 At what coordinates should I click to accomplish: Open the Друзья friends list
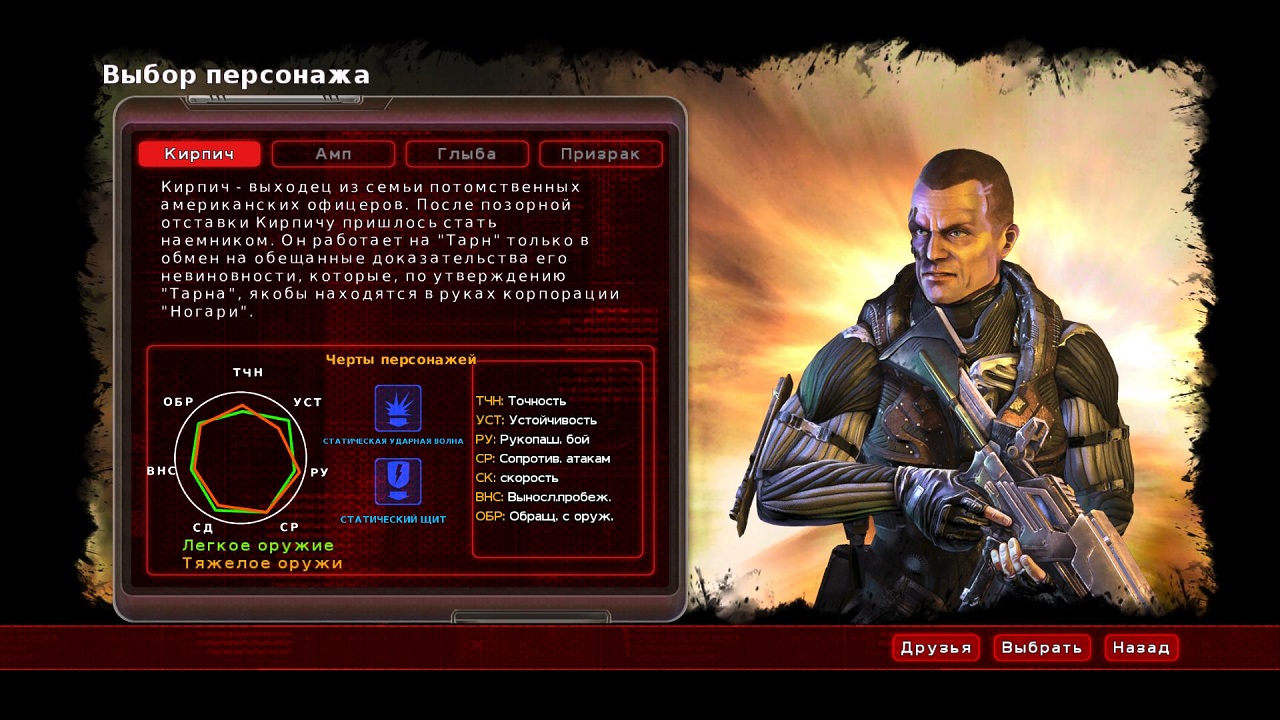[x=936, y=648]
